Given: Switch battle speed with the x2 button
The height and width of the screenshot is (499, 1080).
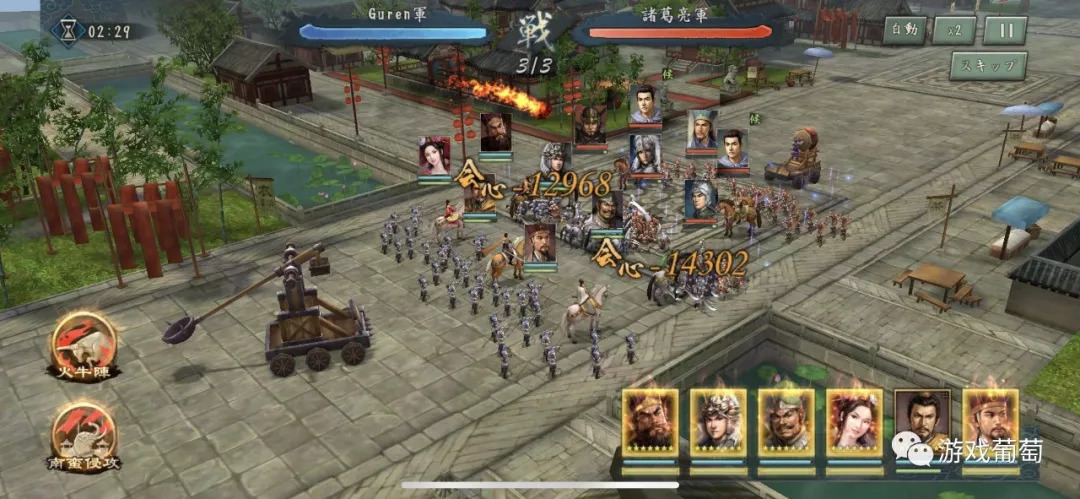Looking at the screenshot, I should coord(954,30).
